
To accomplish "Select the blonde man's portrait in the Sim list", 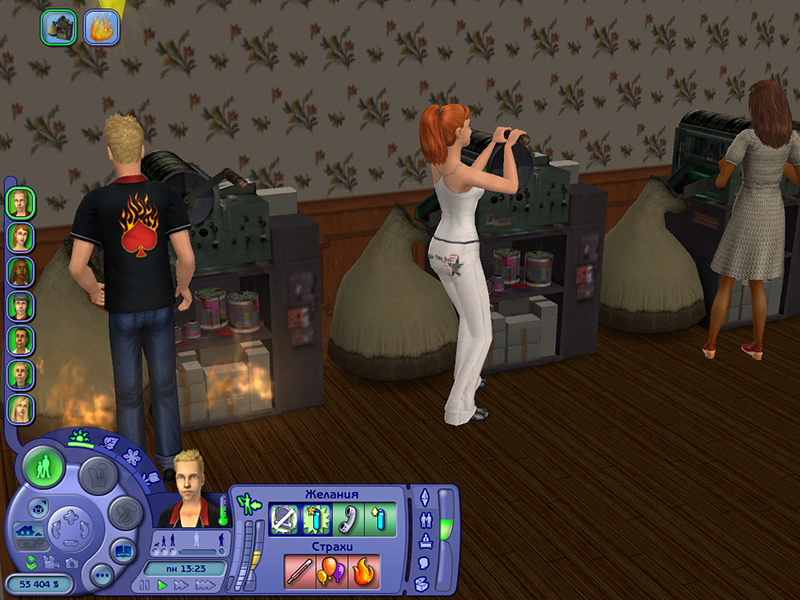I will [x=20, y=203].
